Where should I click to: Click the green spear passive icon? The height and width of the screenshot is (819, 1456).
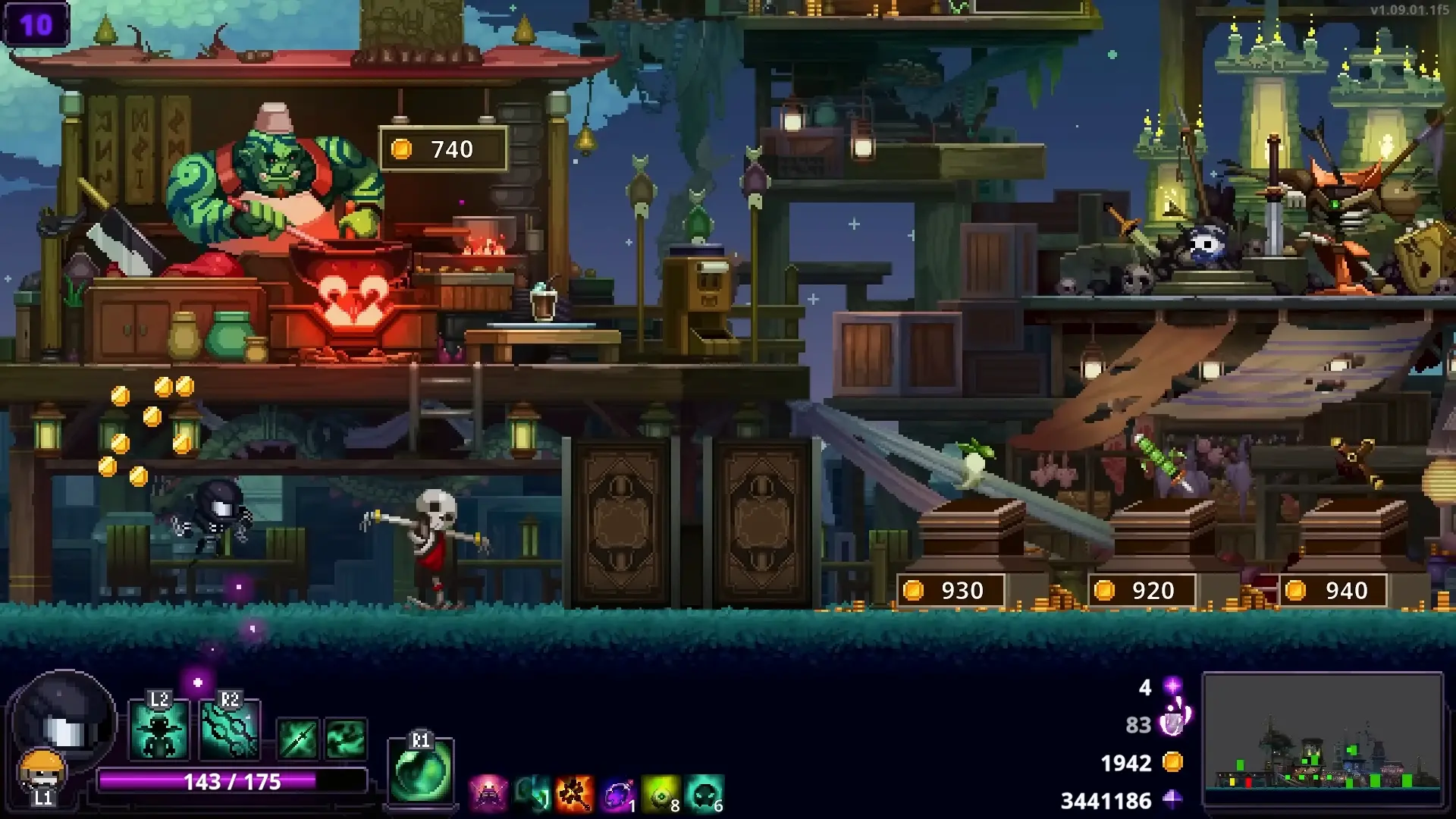point(297,738)
